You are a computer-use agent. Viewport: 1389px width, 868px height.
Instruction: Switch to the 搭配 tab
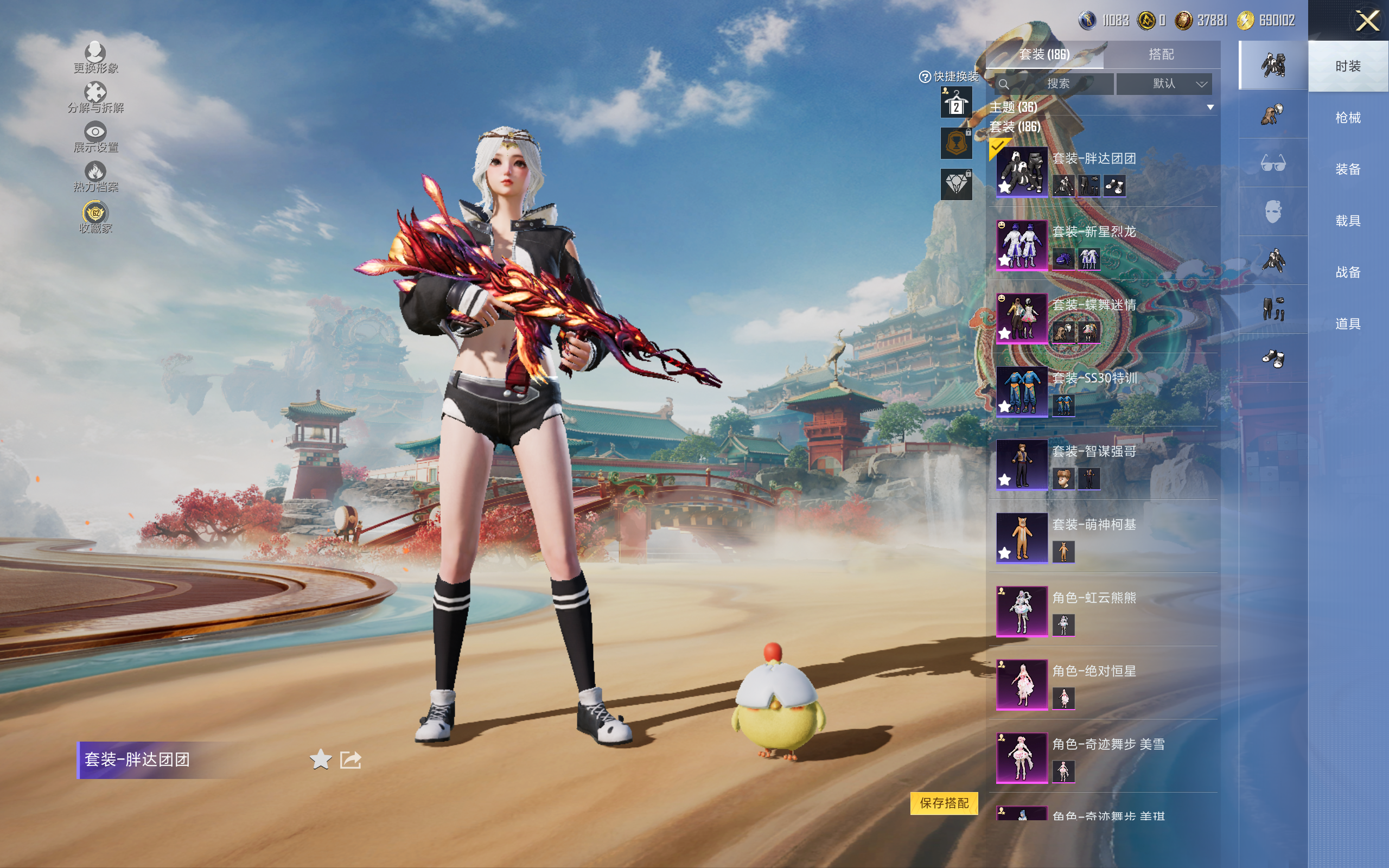(x=1161, y=55)
